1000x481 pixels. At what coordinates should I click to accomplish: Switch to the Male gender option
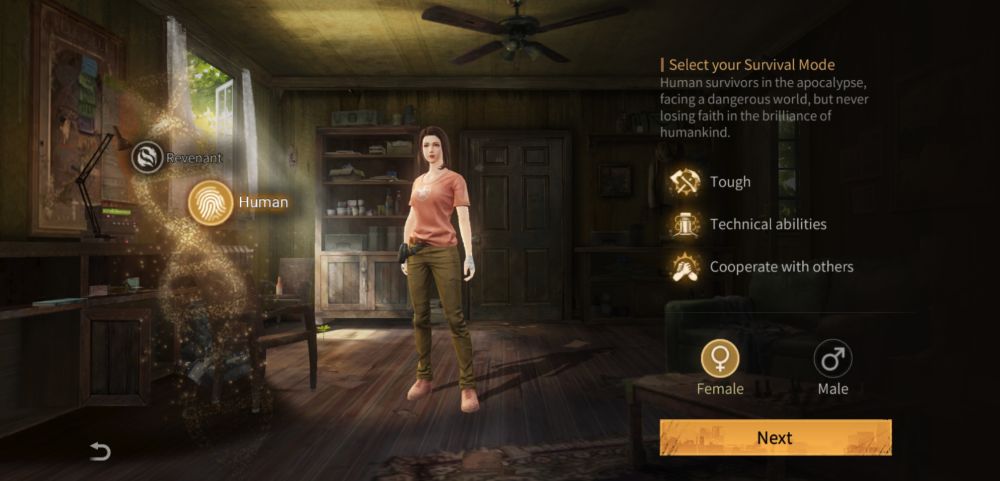coord(832,358)
